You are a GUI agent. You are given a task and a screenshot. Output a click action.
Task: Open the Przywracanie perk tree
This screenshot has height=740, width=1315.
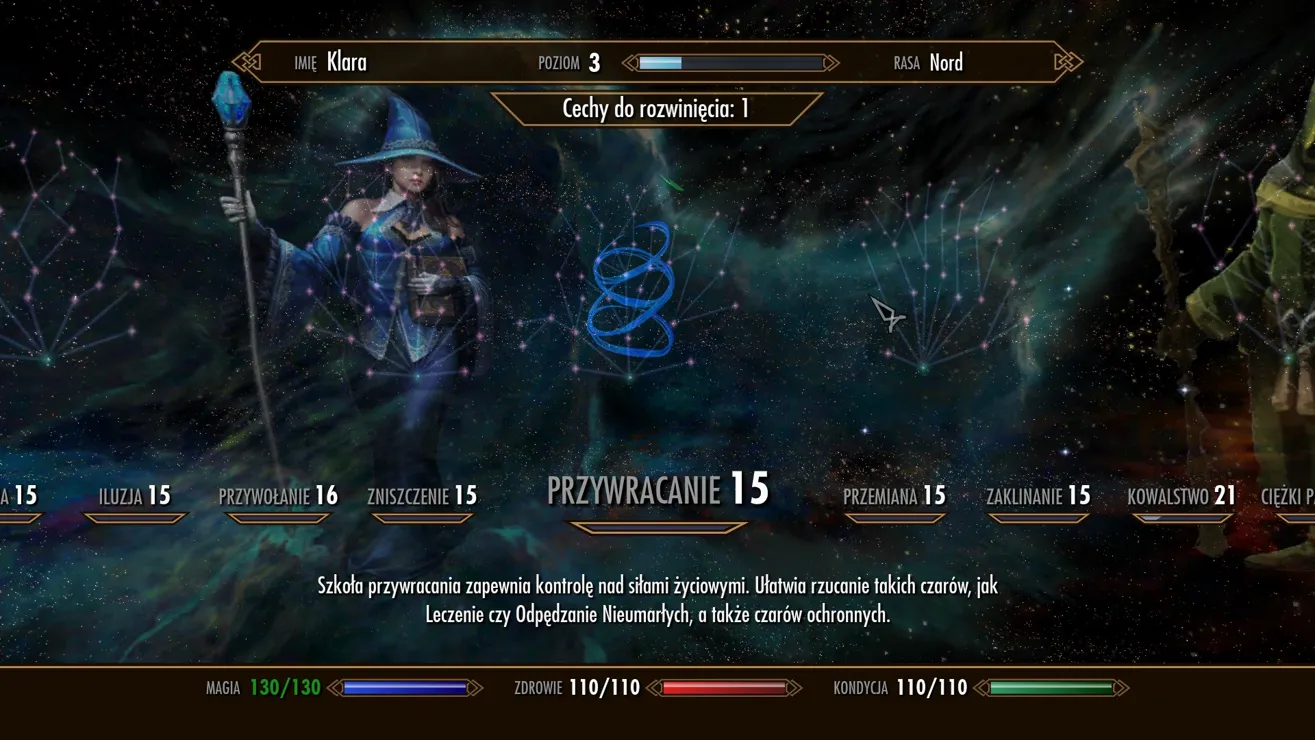(x=657, y=490)
